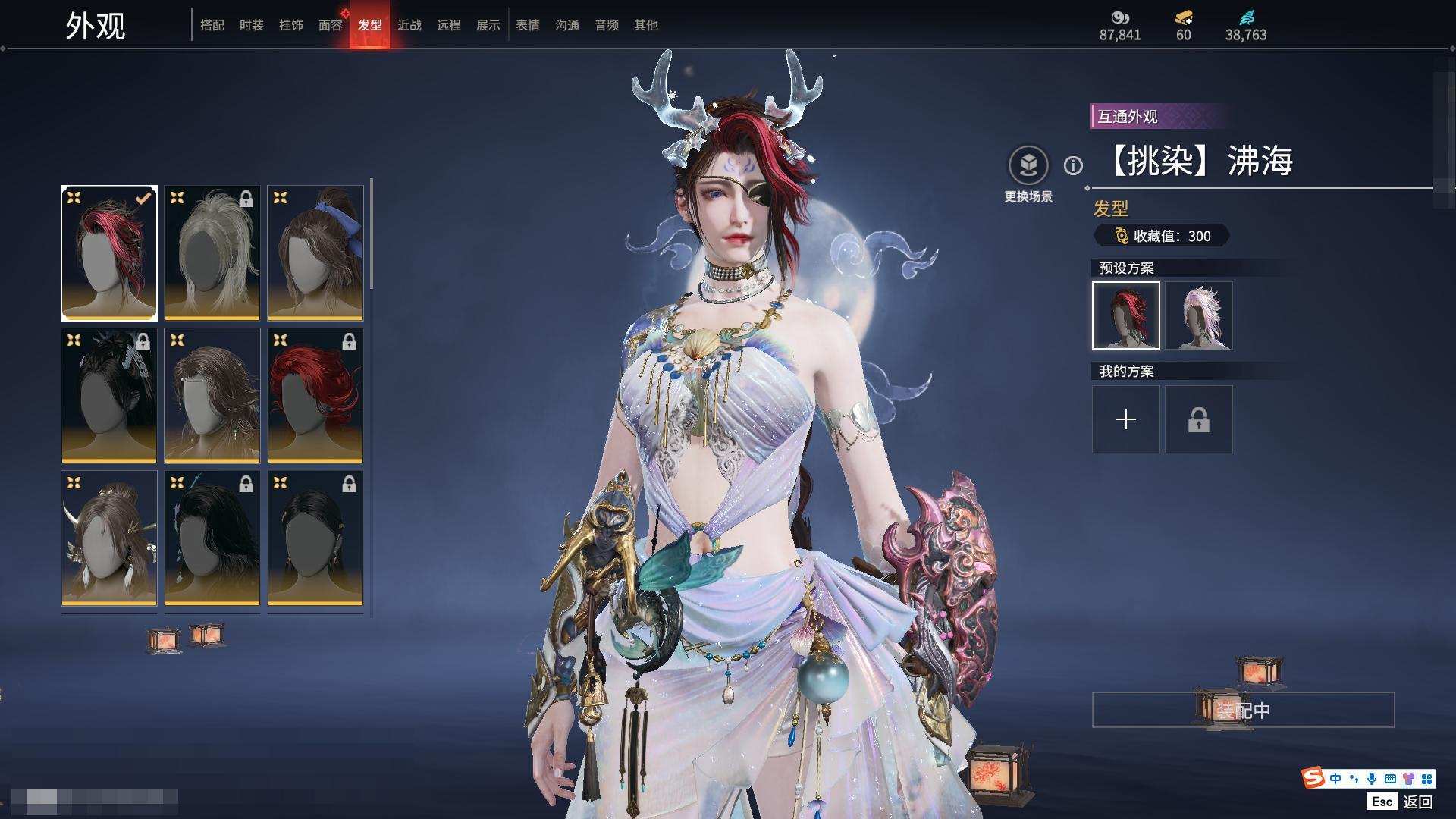Select the 挂饰 accessories tab
Image resolution: width=1456 pixels, height=819 pixels.
tap(291, 25)
